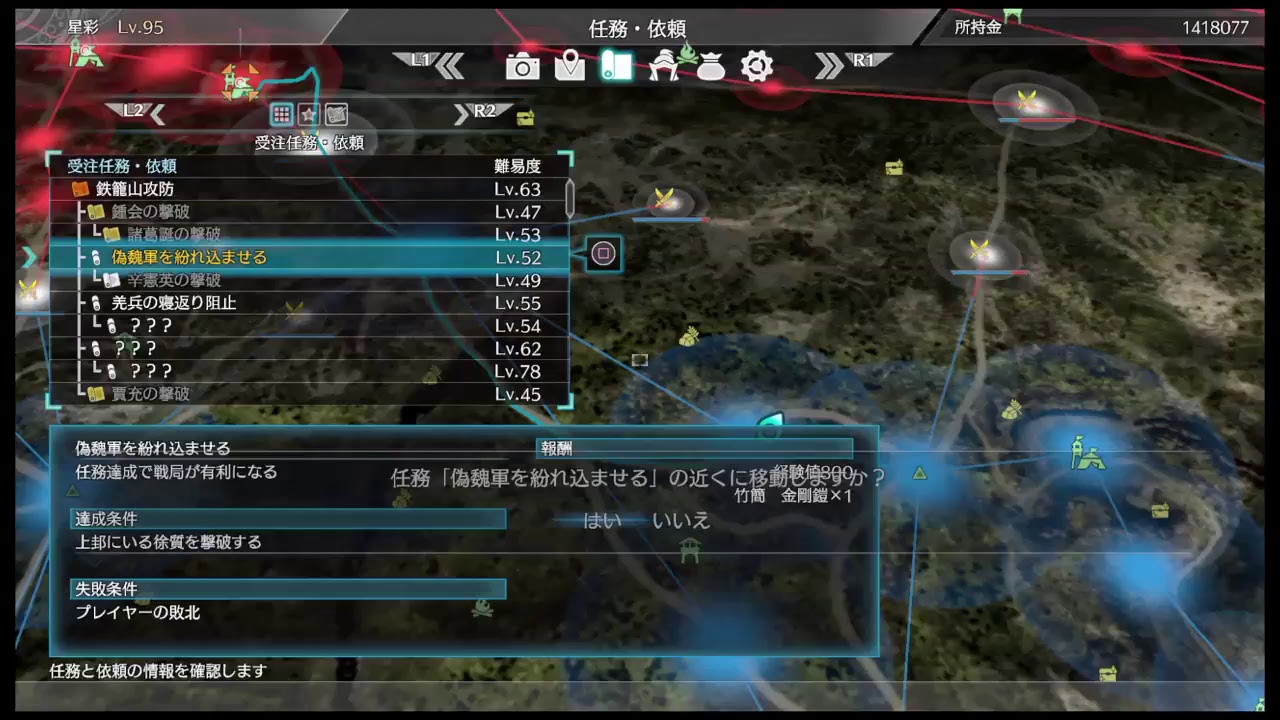Image resolution: width=1280 pixels, height=720 pixels.
Task: Open the settings gear icon
Action: pos(757,66)
